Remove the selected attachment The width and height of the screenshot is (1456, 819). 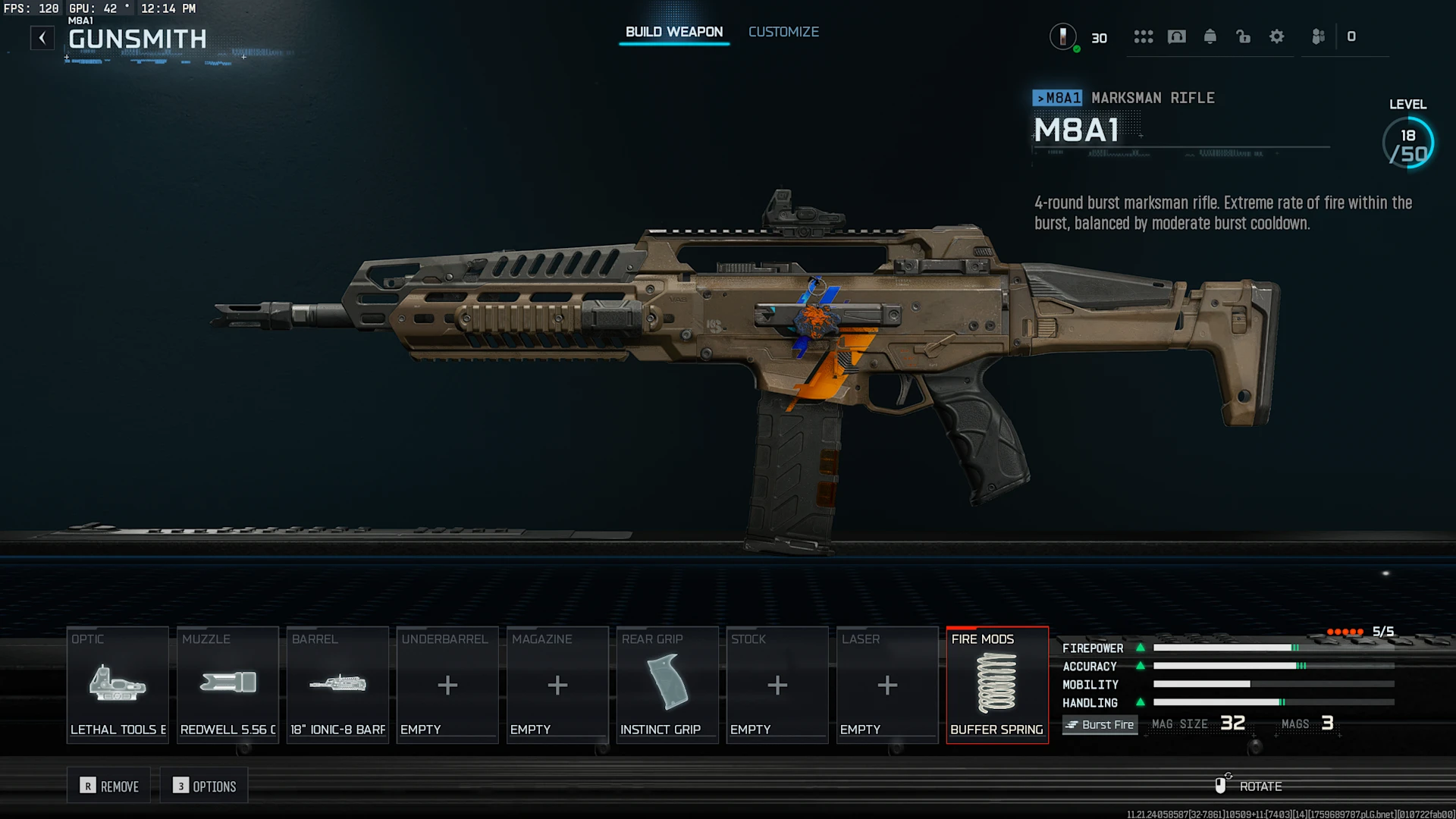[x=110, y=786]
